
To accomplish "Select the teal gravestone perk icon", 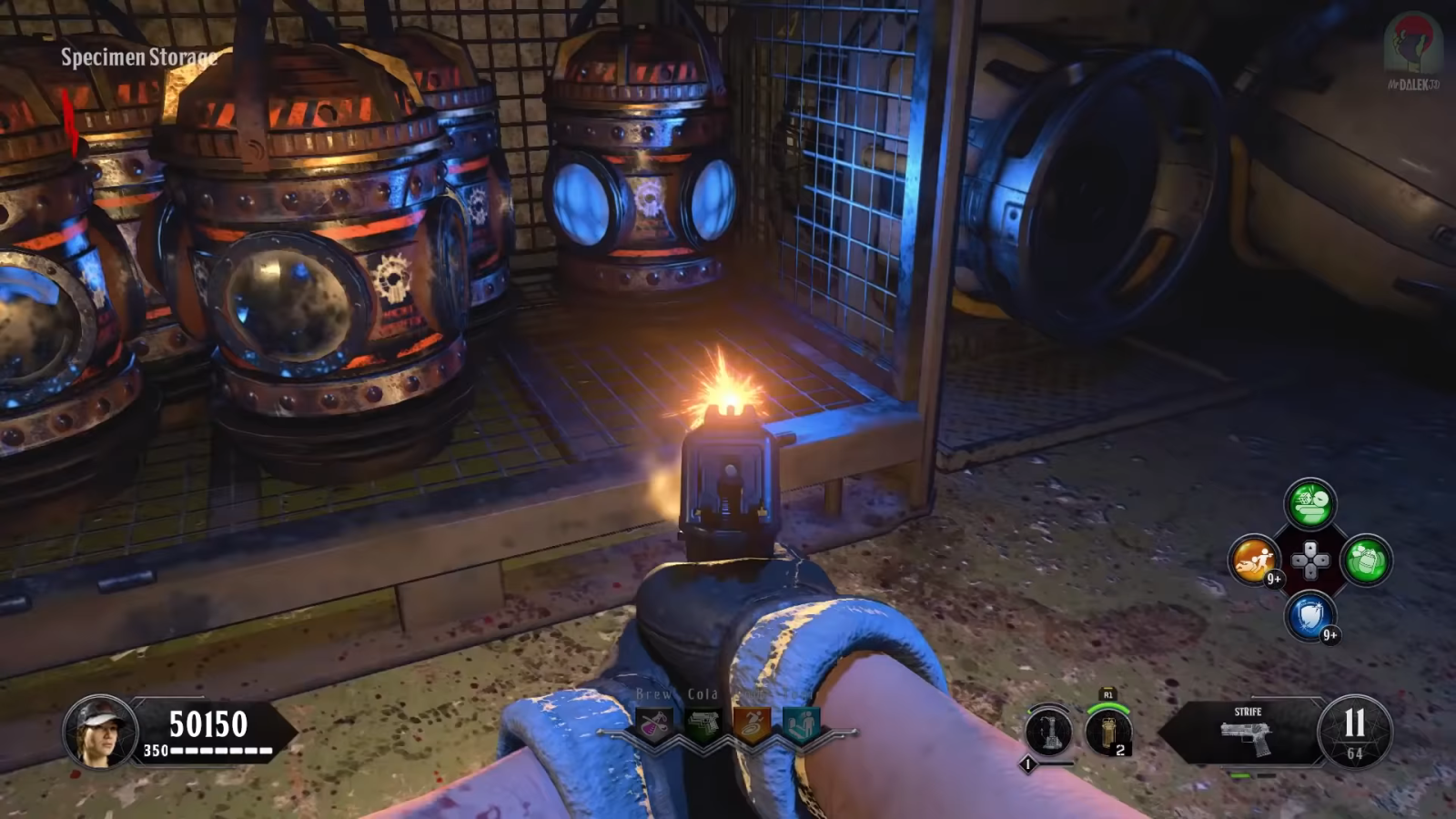I will tap(801, 725).
